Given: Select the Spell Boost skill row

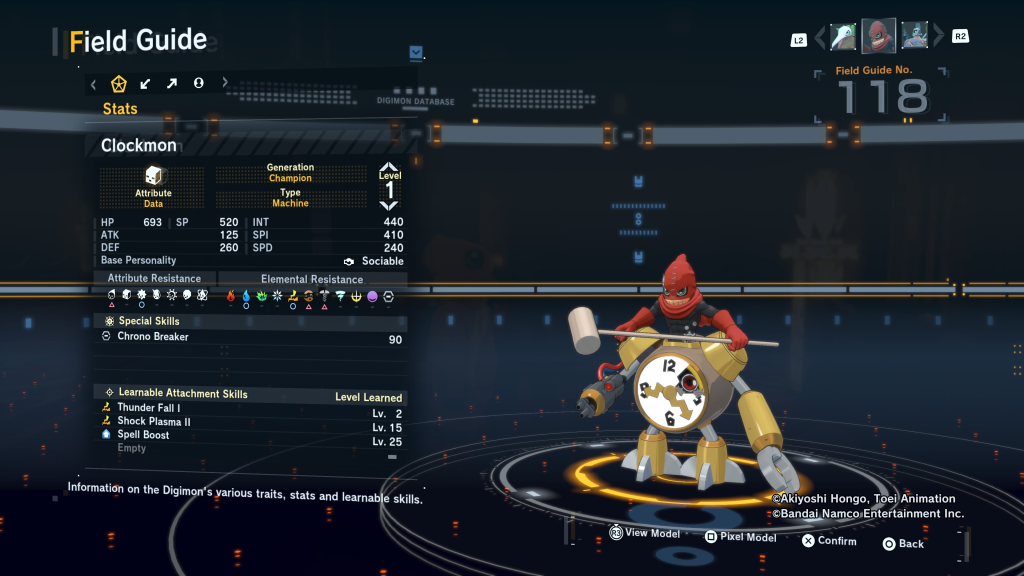Looking at the screenshot, I should [143, 435].
